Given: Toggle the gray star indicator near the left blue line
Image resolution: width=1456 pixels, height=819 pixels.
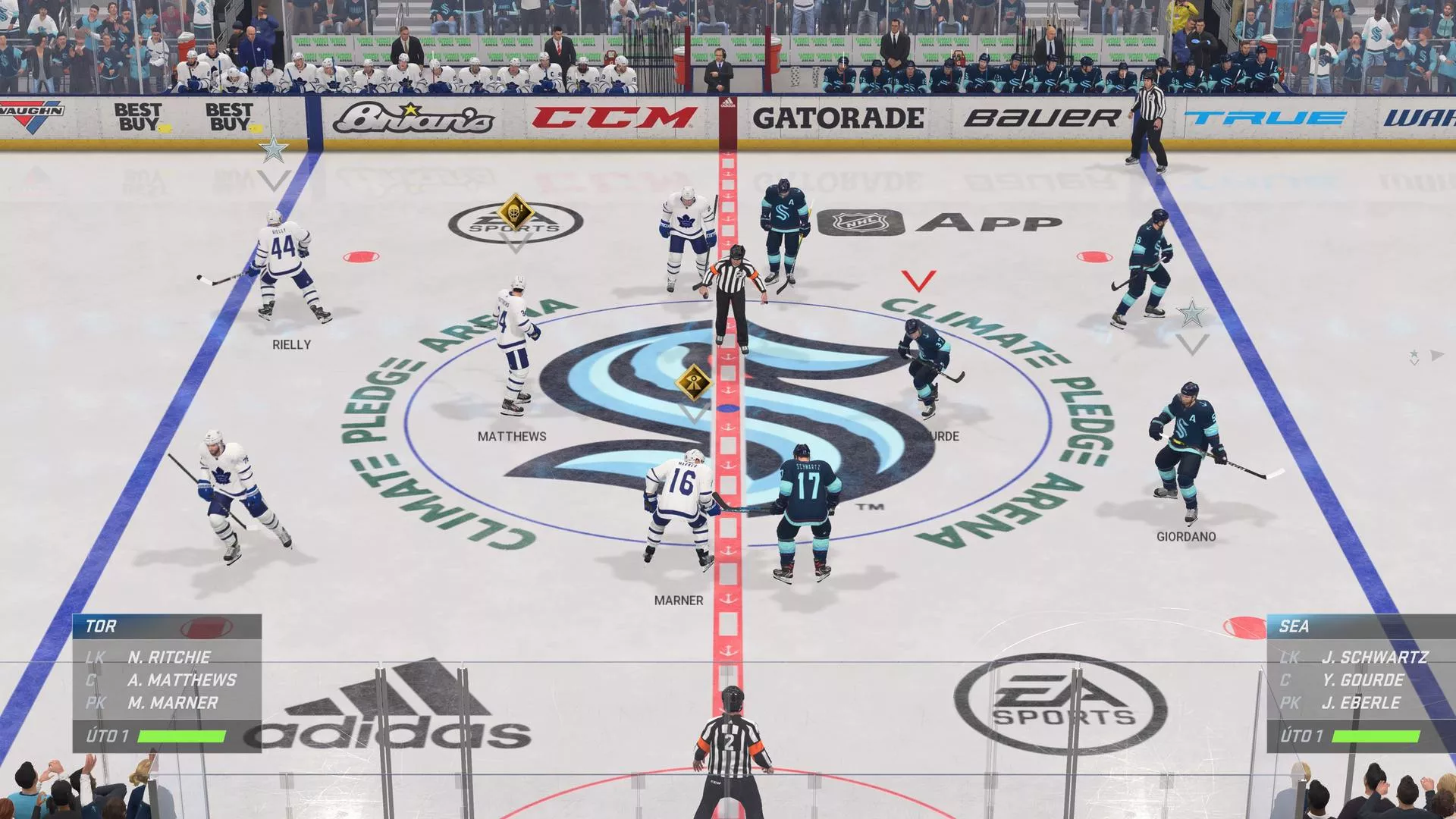Looking at the screenshot, I should (x=275, y=149).
